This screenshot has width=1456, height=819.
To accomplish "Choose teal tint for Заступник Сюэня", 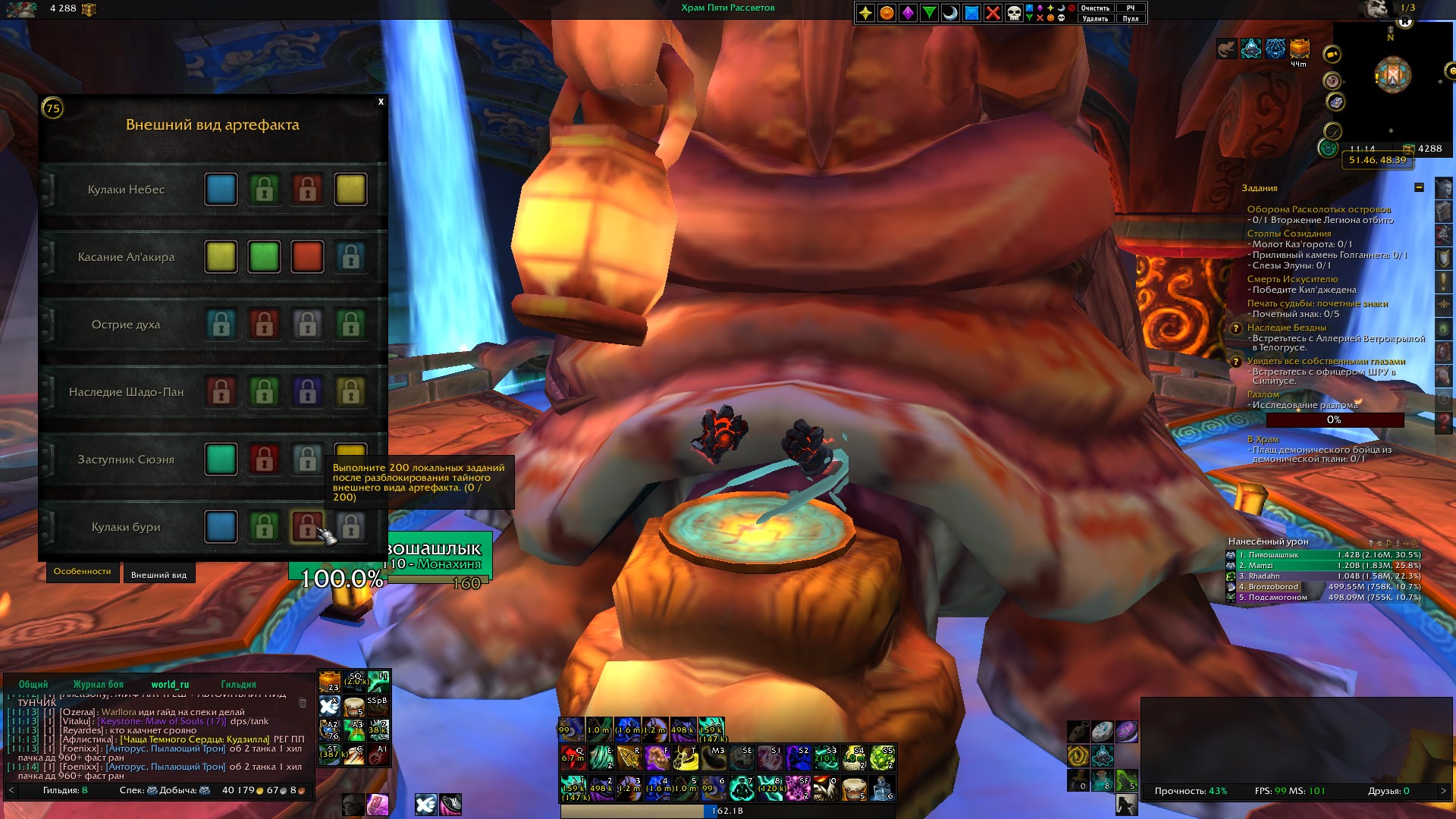I will (221, 460).
